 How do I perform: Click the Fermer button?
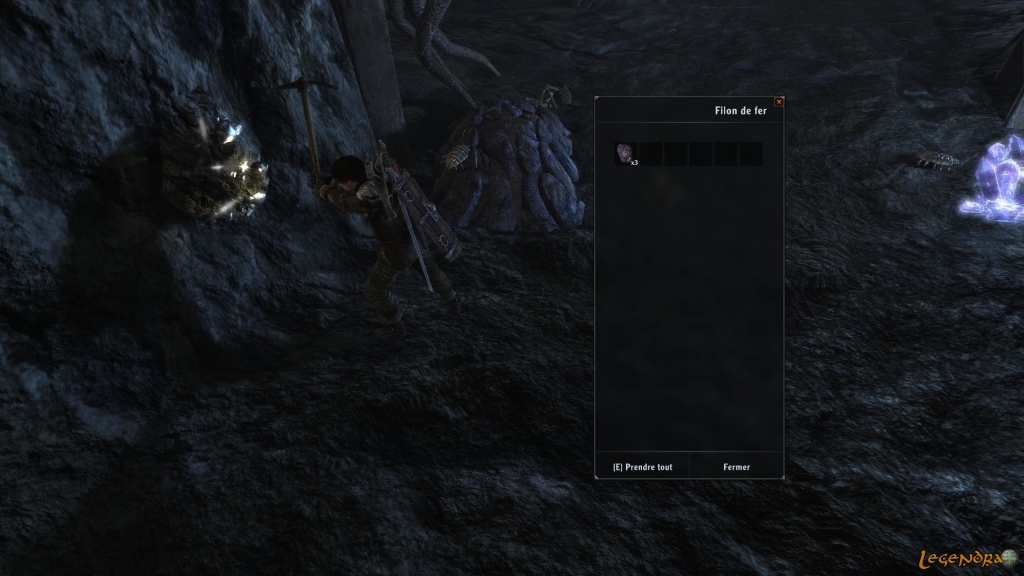coord(736,467)
